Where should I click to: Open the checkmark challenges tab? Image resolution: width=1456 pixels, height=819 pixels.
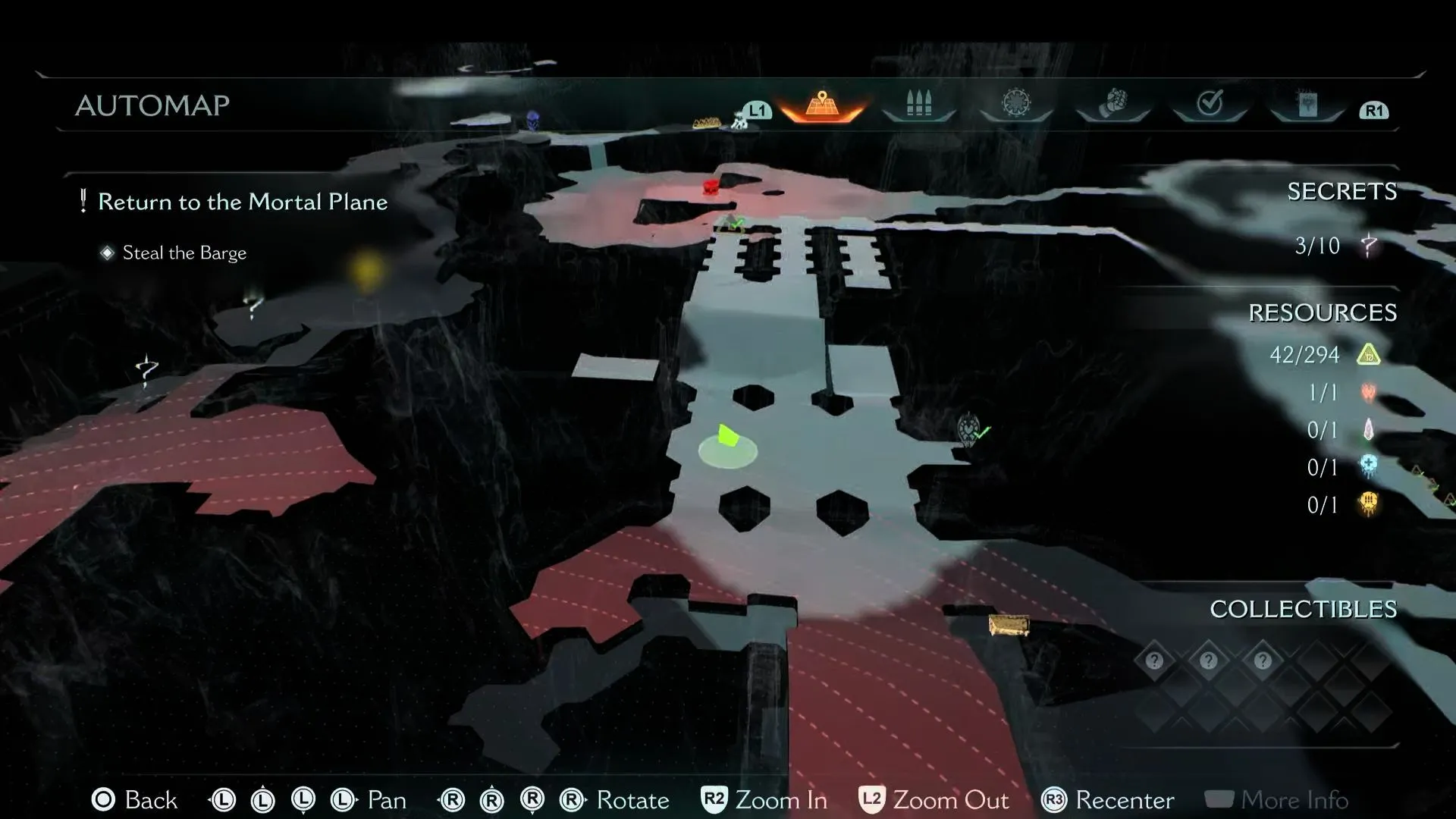click(x=1210, y=103)
